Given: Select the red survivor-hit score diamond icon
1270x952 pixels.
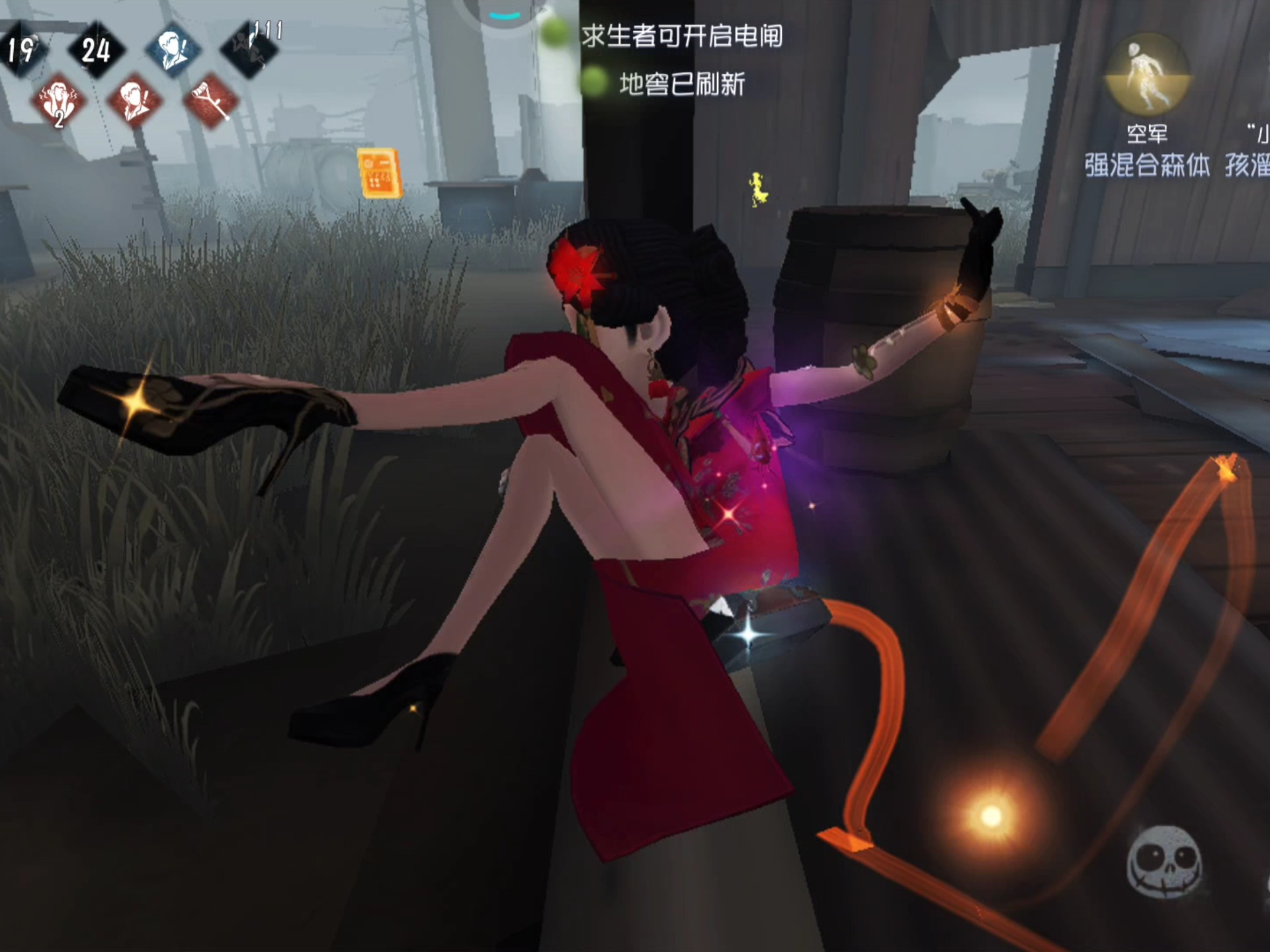Looking at the screenshot, I should point(133,97).
